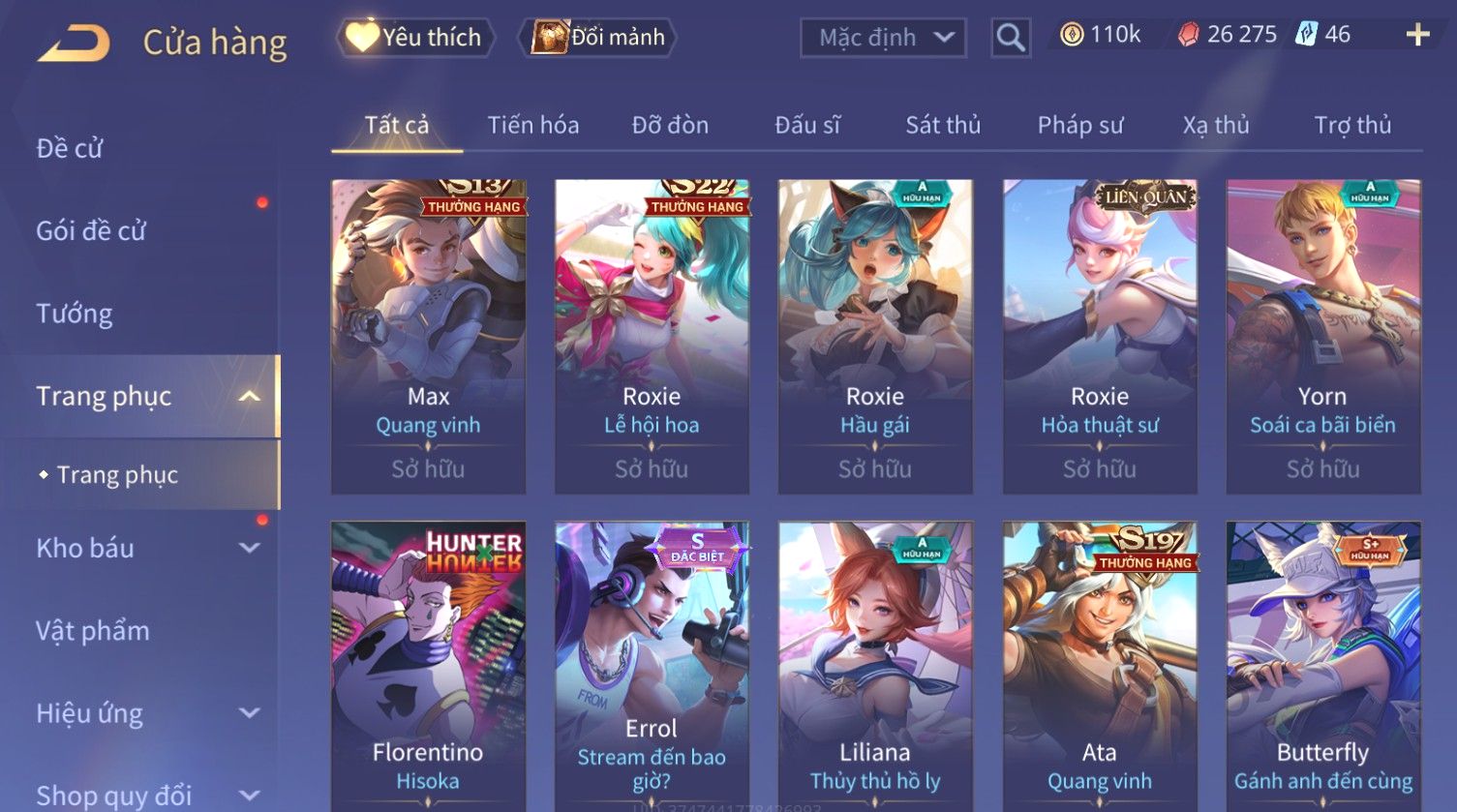Choose the Pháp sư tab
The height and width of the screenshot is (812, 1457).
(x=1080, y=125)
